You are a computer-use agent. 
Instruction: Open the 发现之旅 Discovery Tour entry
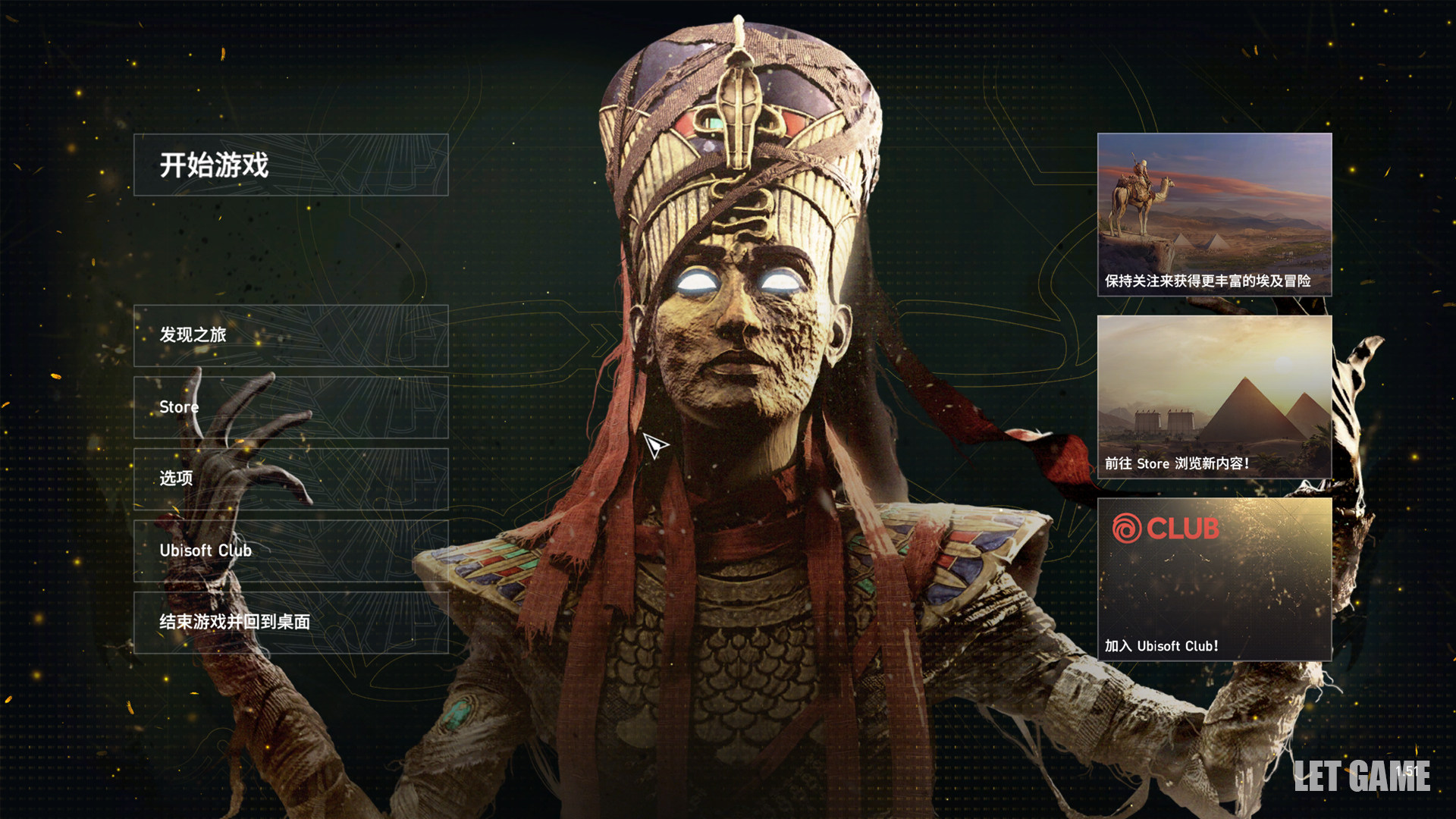click(x=290, y=335)
